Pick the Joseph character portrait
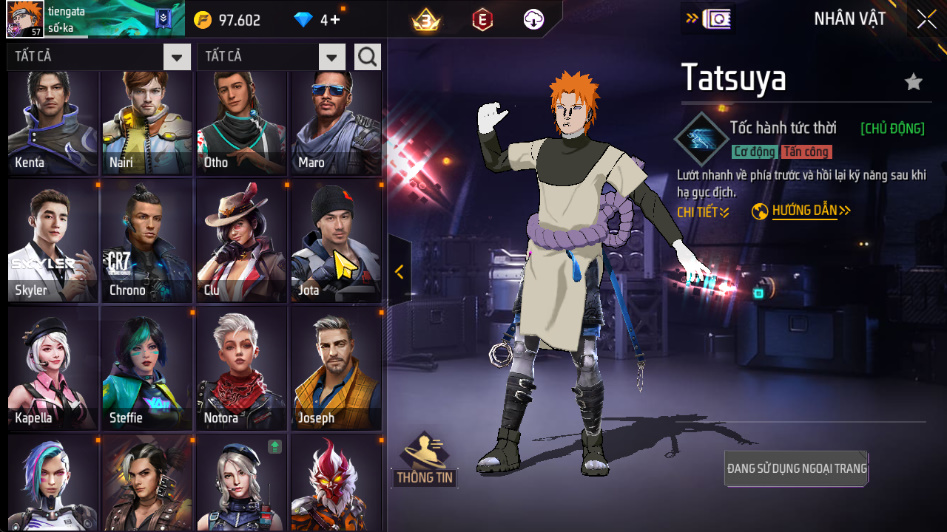This screenshot has width=947, height=532. pos(336,369)
